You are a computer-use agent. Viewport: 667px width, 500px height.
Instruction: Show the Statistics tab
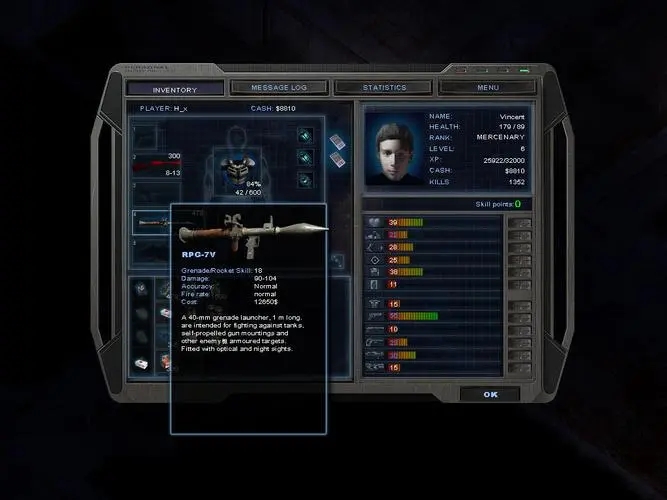[384, 88]
